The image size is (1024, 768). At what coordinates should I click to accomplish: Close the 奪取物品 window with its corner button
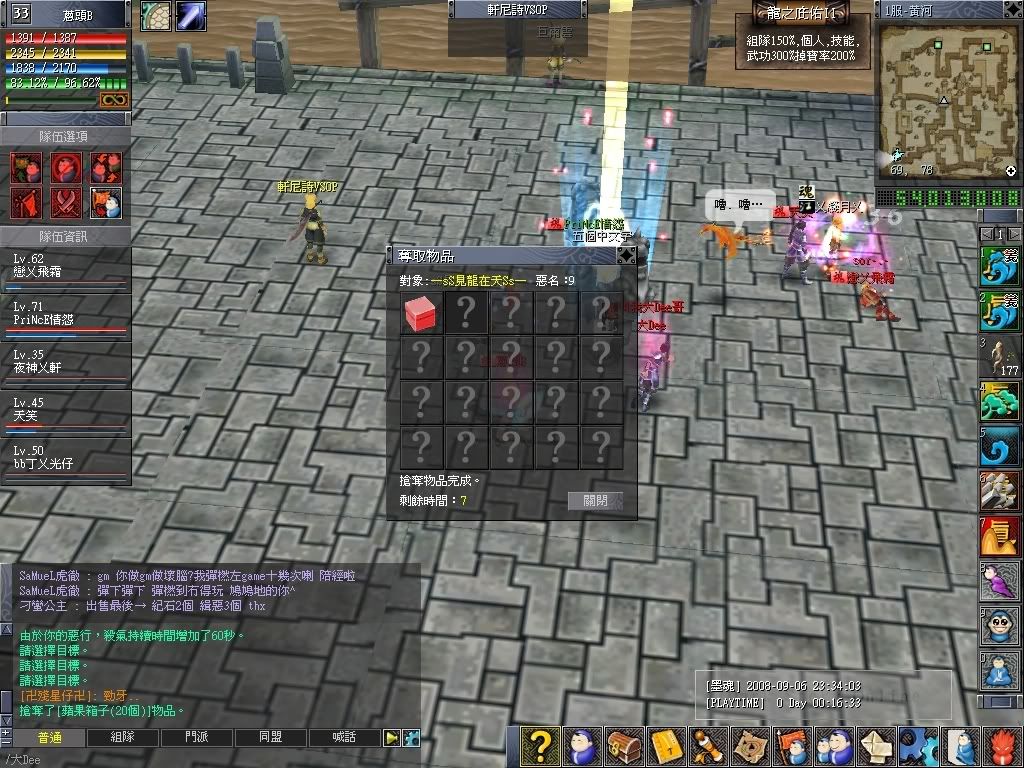click(625, 256)
